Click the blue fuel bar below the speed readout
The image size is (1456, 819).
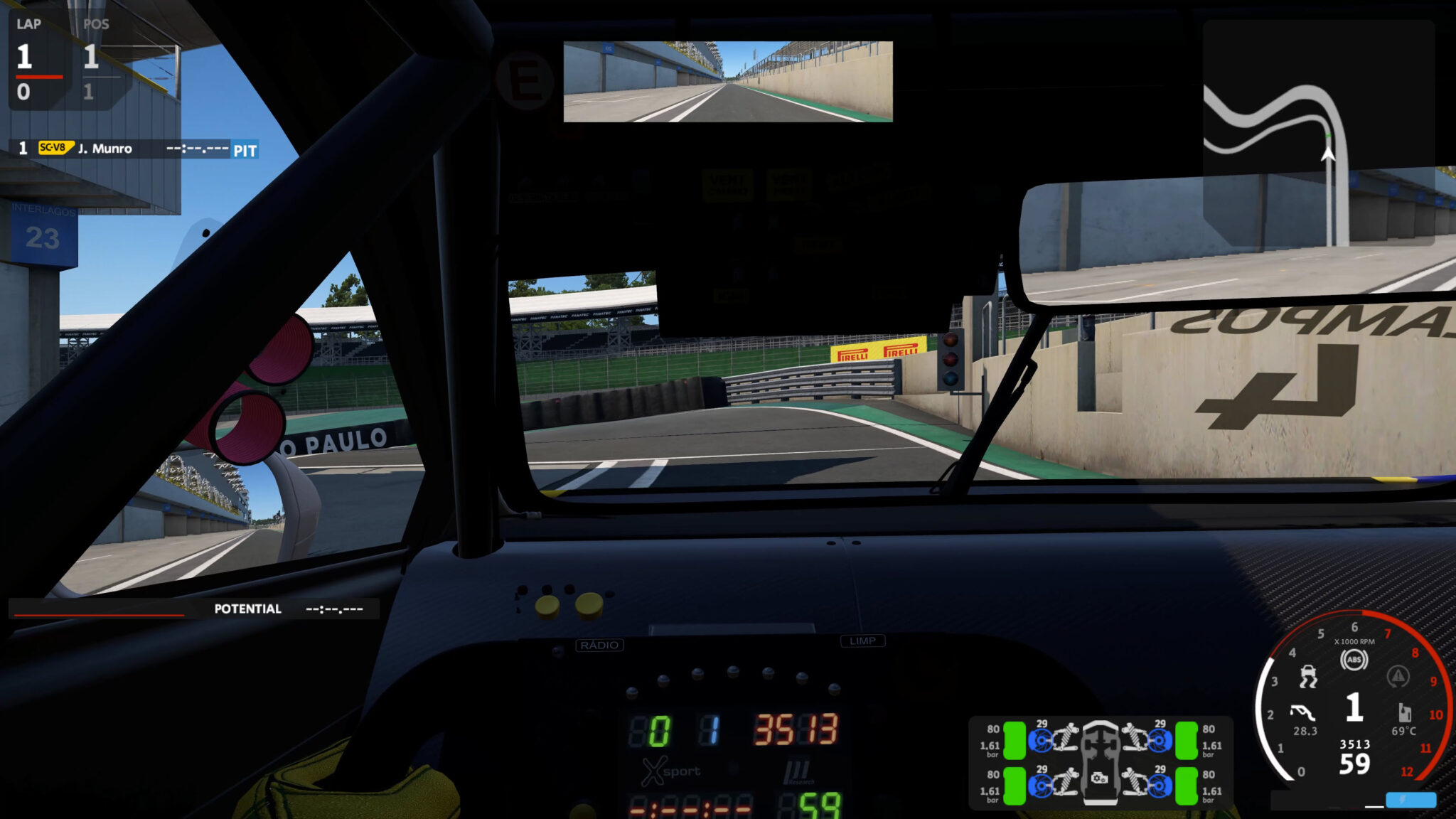[x=1410, y=800]
